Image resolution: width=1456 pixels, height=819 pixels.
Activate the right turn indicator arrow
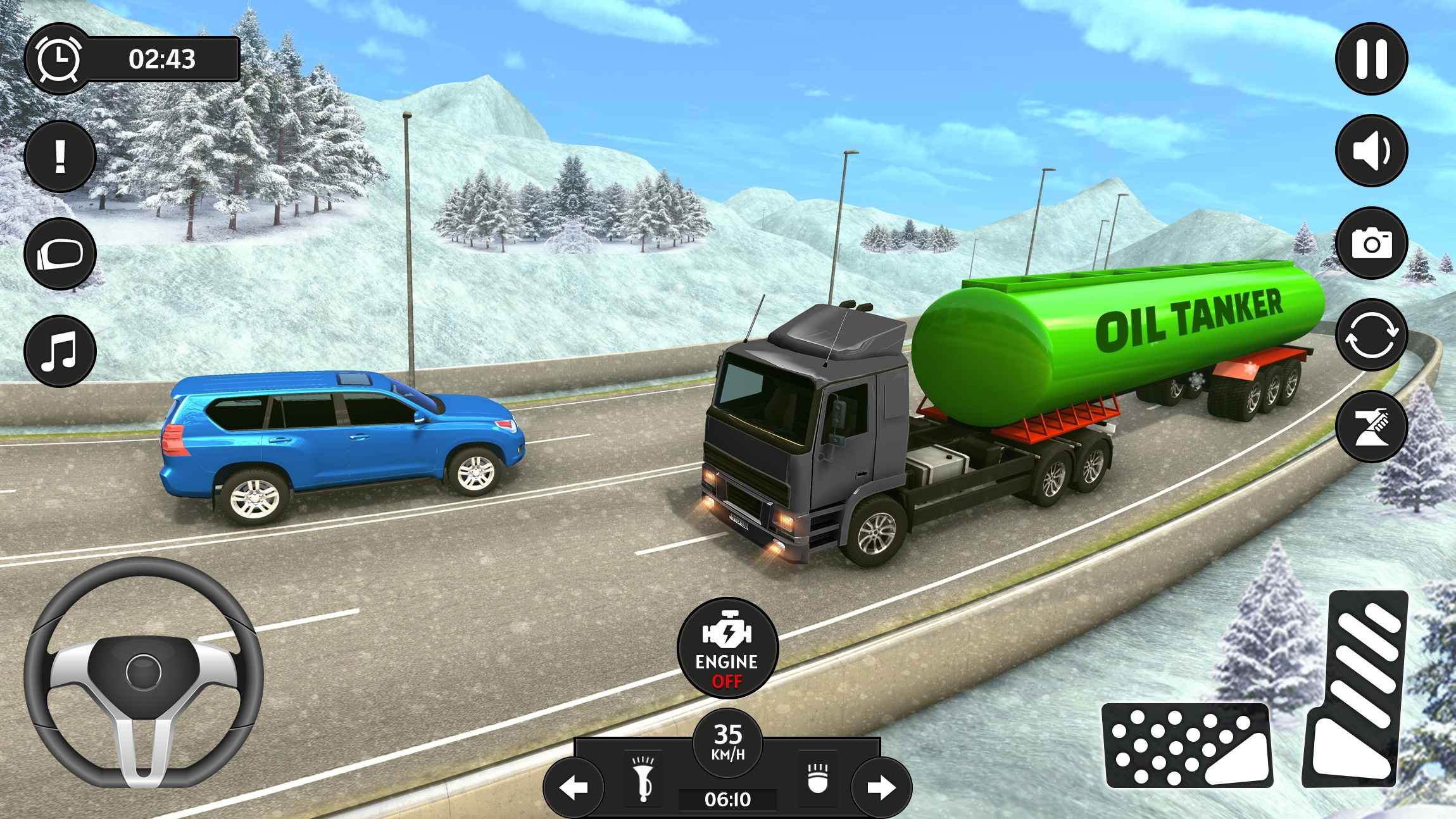881,787
